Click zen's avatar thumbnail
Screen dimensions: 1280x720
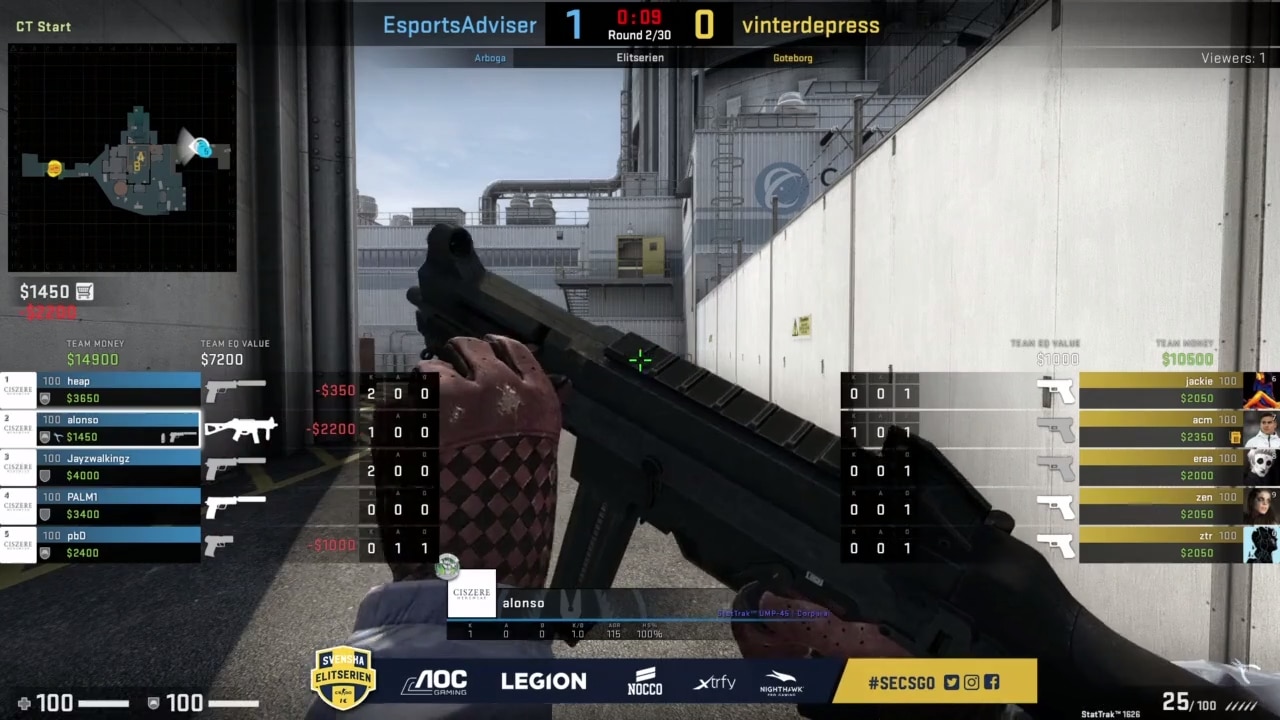(x=1262, y=505)
